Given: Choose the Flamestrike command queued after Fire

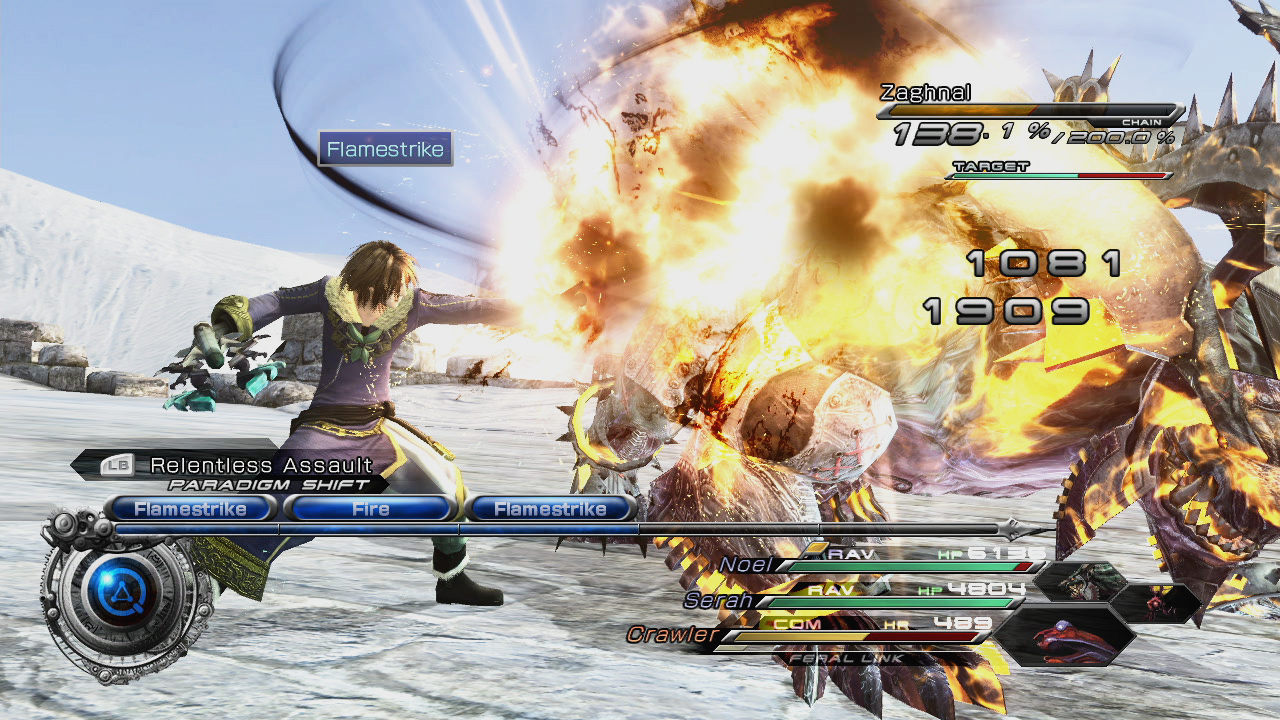Looking at the screenshot, I should pyautogui.click(x=550, y=509).
